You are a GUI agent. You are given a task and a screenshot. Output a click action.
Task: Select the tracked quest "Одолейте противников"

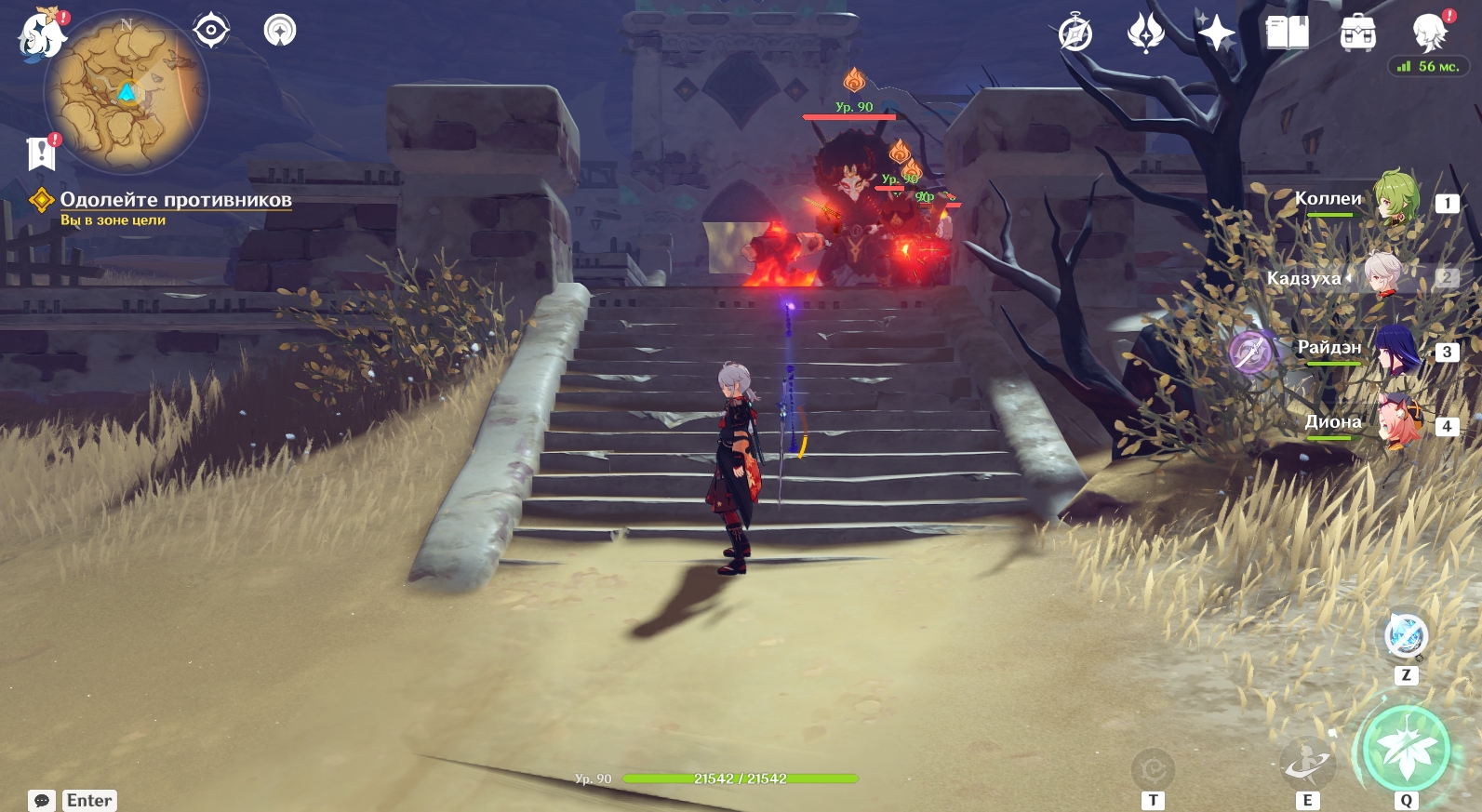(x=175, y=200)
